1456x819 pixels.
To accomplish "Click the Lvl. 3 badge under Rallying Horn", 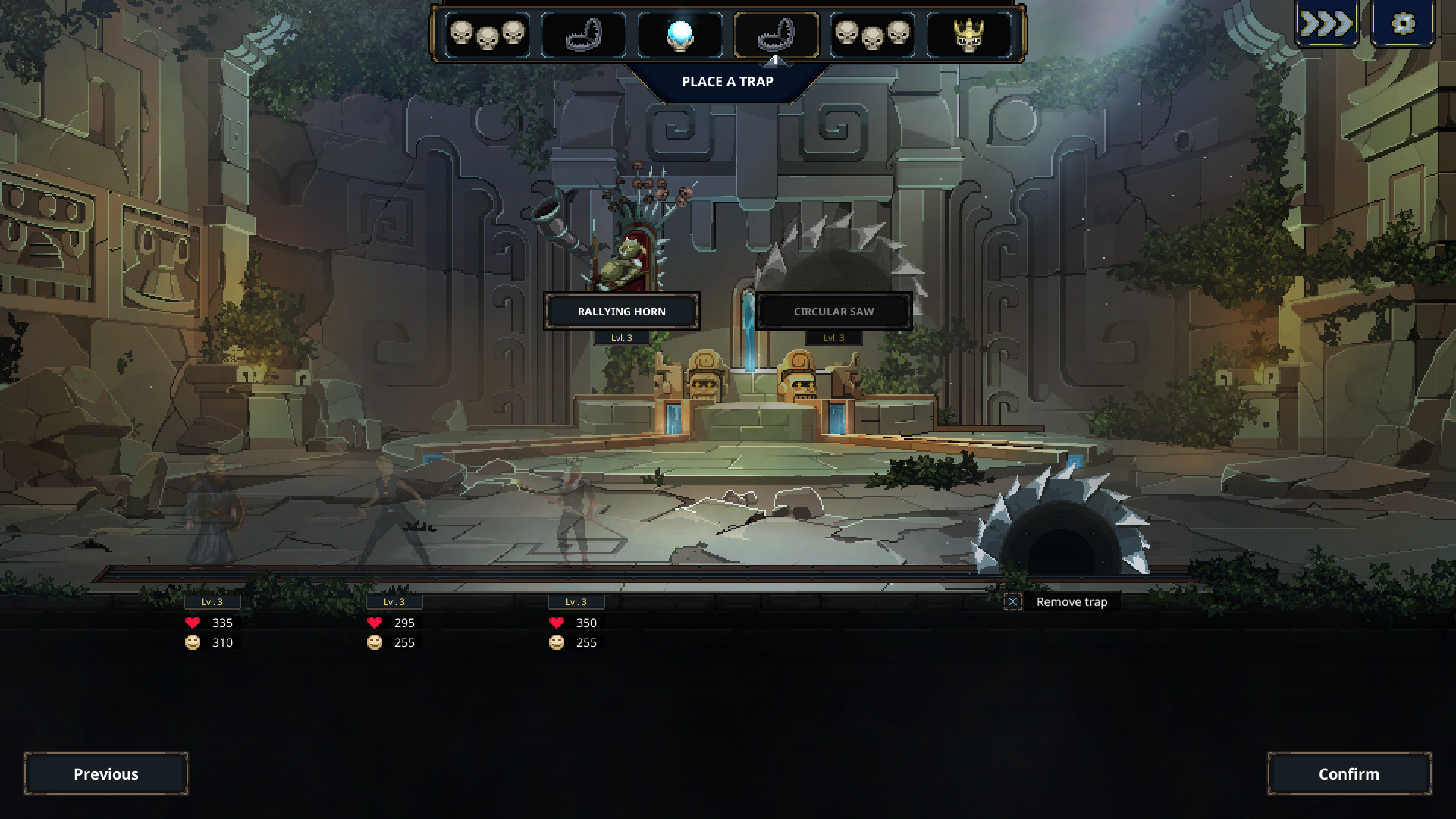I will click(x=622, y=337).
